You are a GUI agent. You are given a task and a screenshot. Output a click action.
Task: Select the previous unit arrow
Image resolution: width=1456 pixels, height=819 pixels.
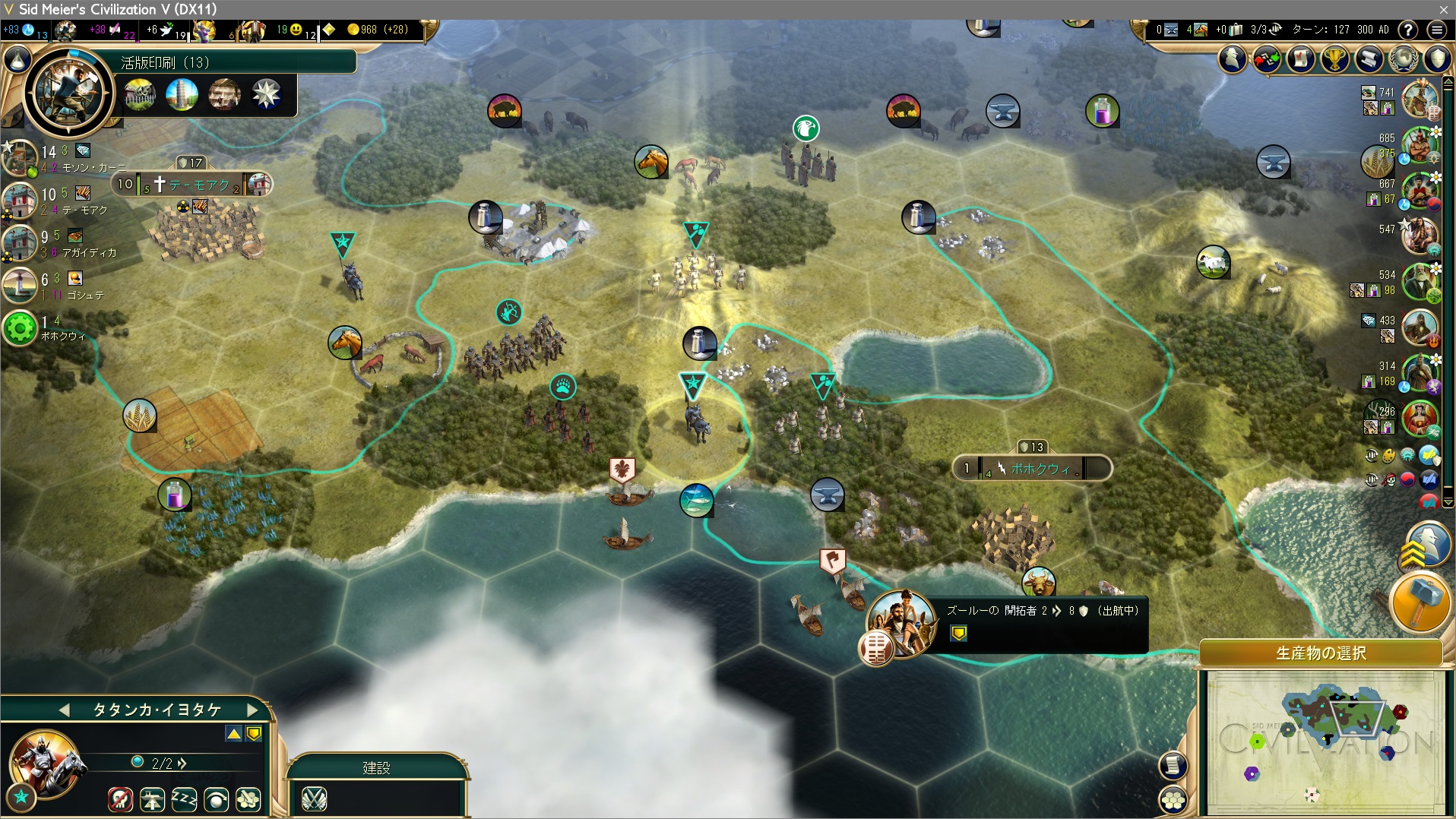(x=65, y=710)
